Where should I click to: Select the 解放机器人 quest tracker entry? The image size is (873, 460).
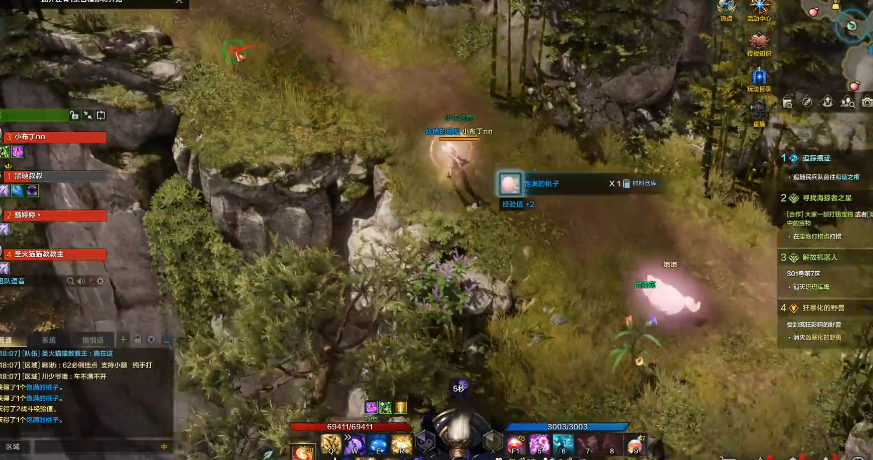(x=820, y=257)
